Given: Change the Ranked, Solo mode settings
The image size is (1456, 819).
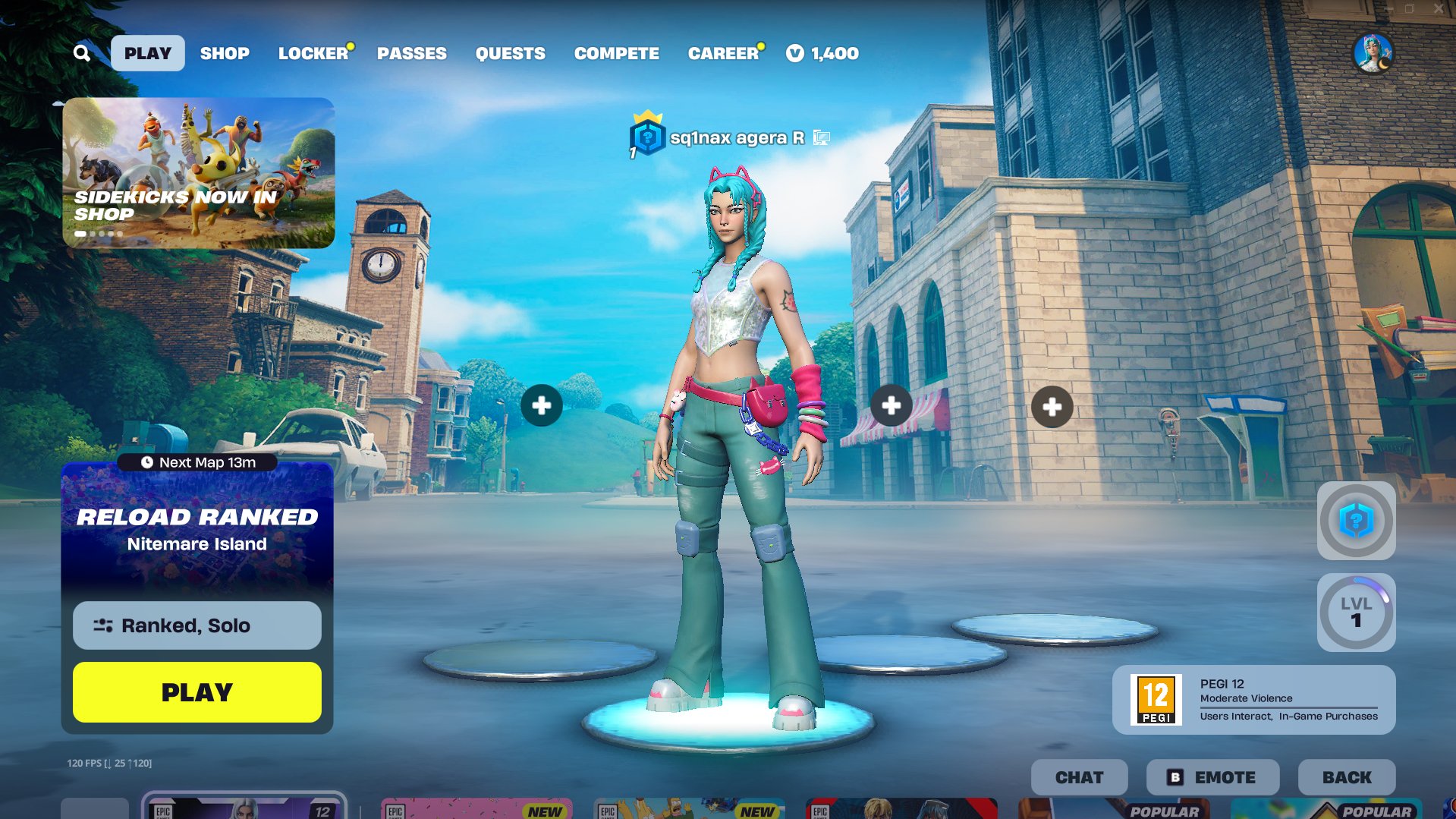Looking at the screenshot, I should tap(197, 625).
